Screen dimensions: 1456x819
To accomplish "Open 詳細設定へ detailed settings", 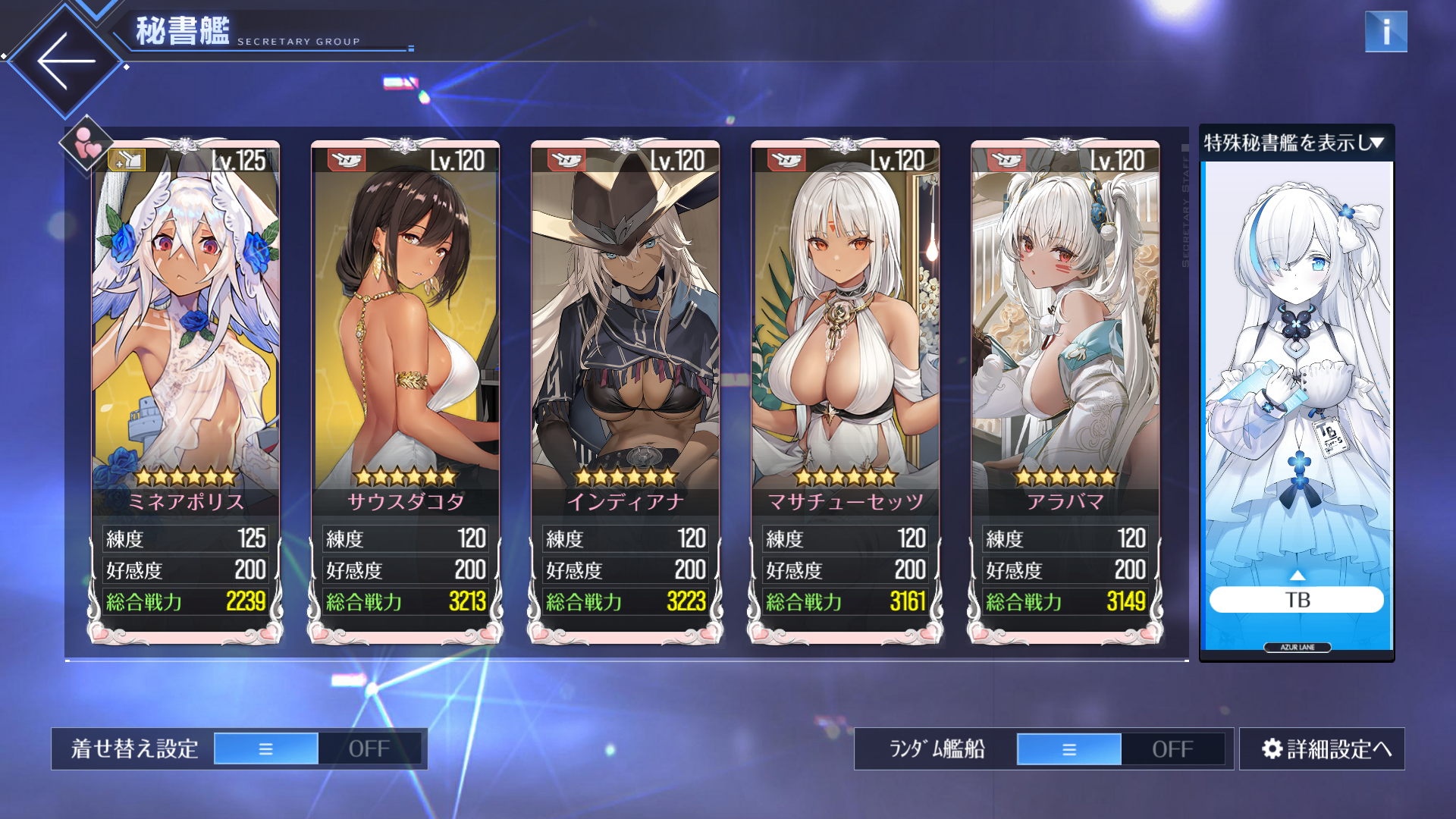I will click(x=1322, y=749).
